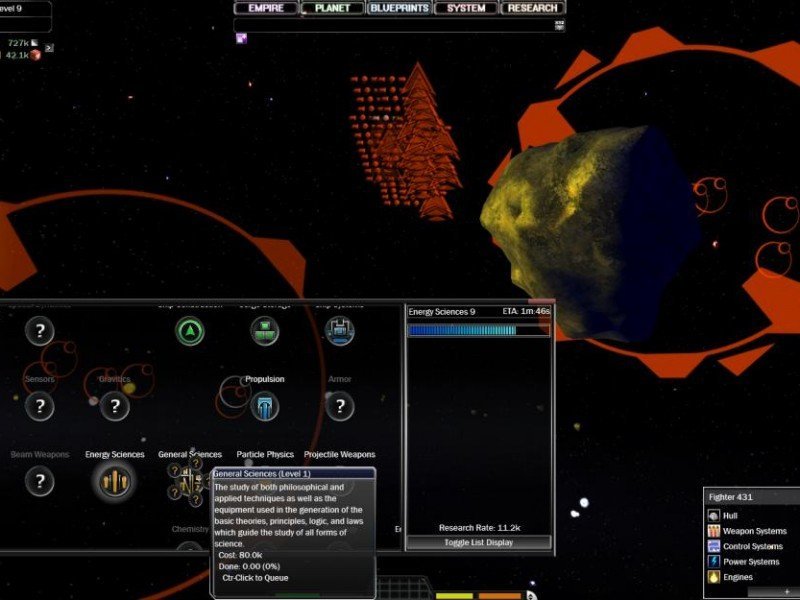Image resolution: width=800 pixels, height=600 pixels.
Task: Click the unknown Sensors research node
Action: click(39, 405)
